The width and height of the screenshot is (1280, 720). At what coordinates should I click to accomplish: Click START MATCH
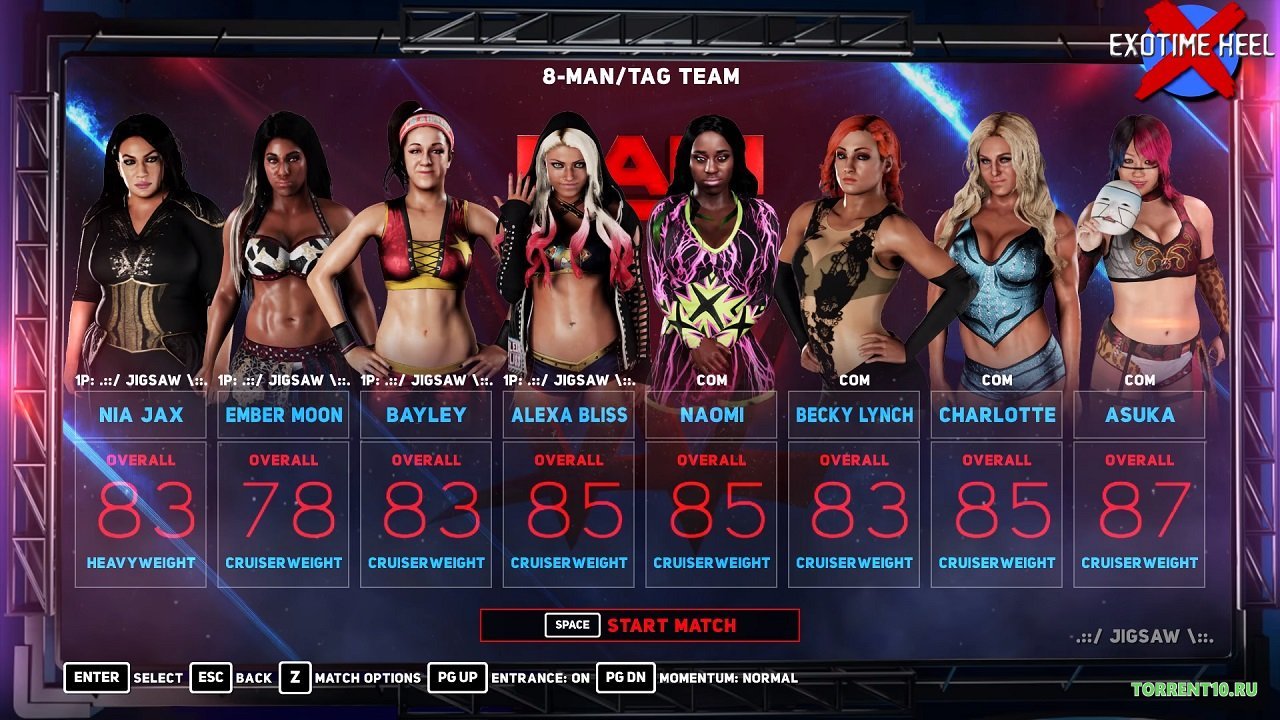point(672,624)
